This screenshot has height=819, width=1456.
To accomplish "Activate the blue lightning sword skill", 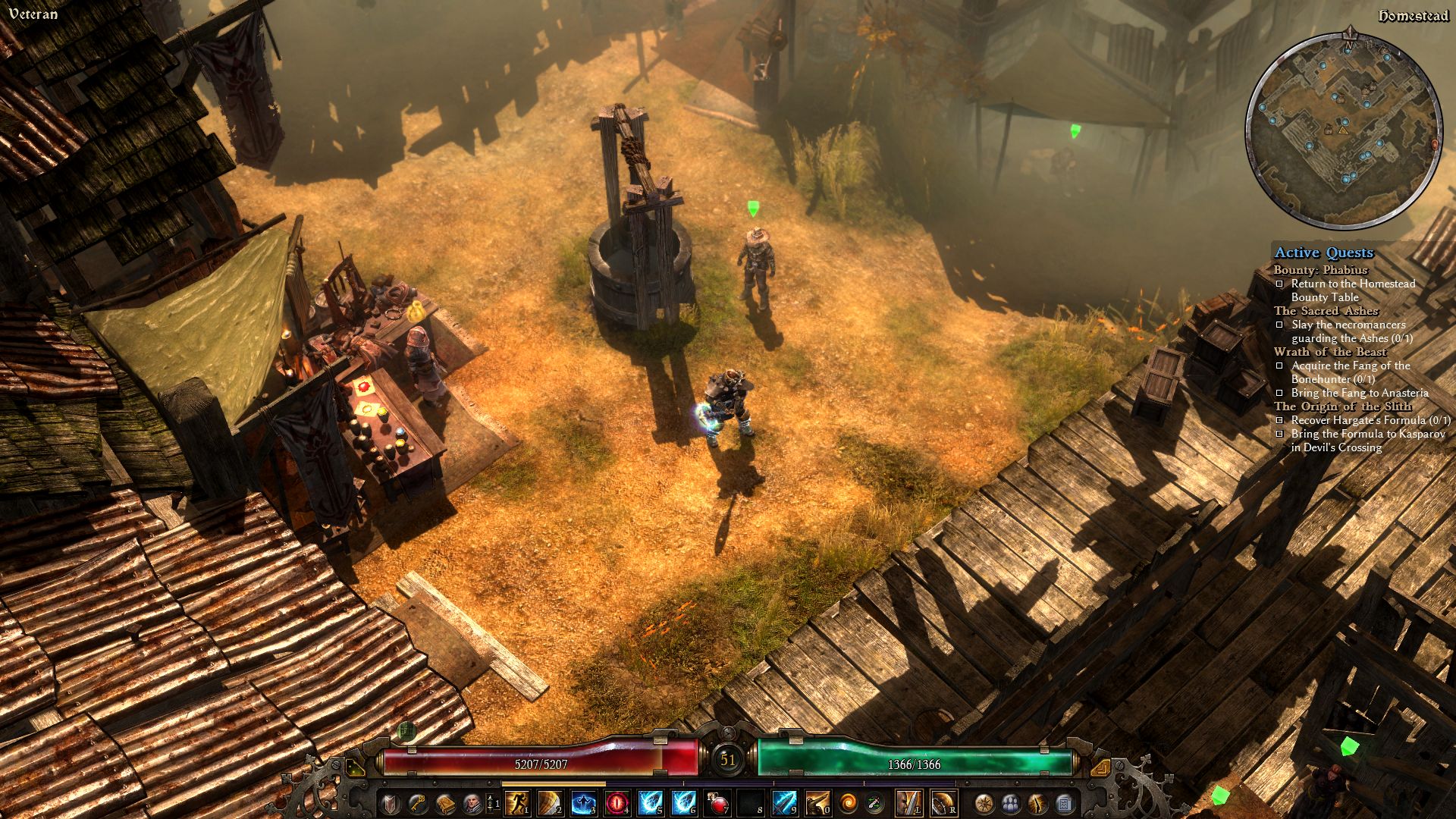I will [783, 802].
